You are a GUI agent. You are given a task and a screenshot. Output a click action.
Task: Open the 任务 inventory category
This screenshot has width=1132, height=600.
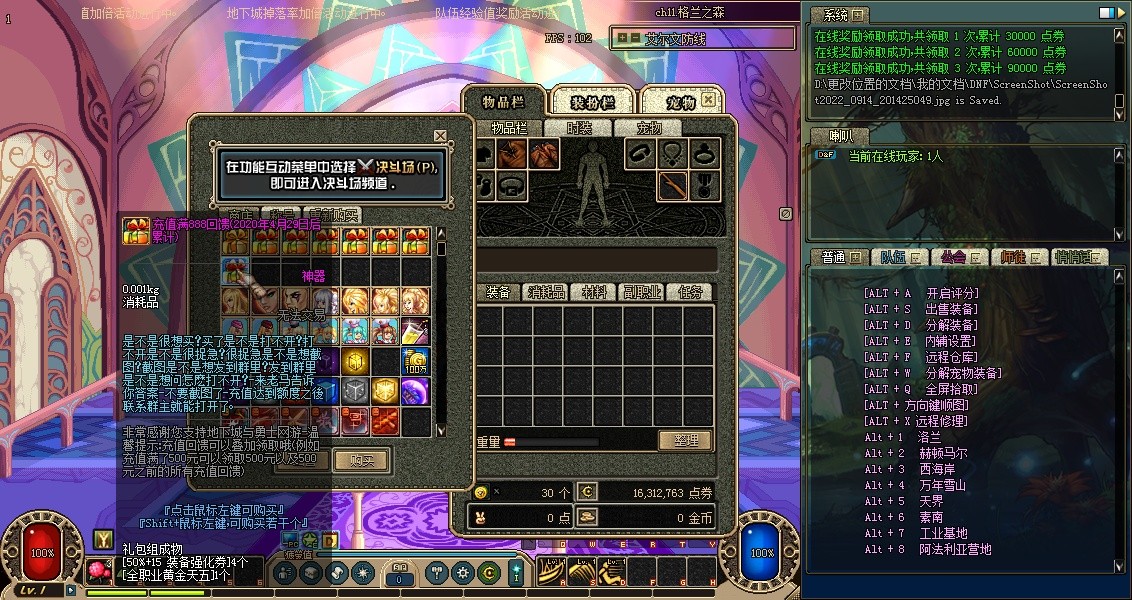point(689,292)
